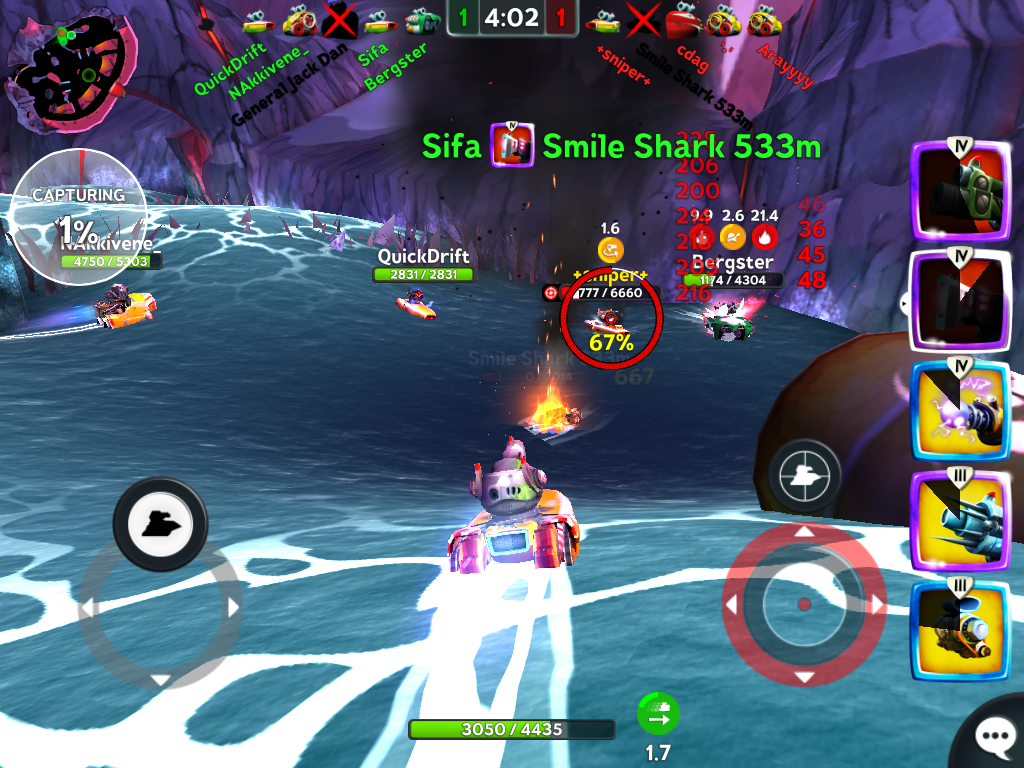Choose the white-bordered dark weapon slot

[x=959, y=299]
